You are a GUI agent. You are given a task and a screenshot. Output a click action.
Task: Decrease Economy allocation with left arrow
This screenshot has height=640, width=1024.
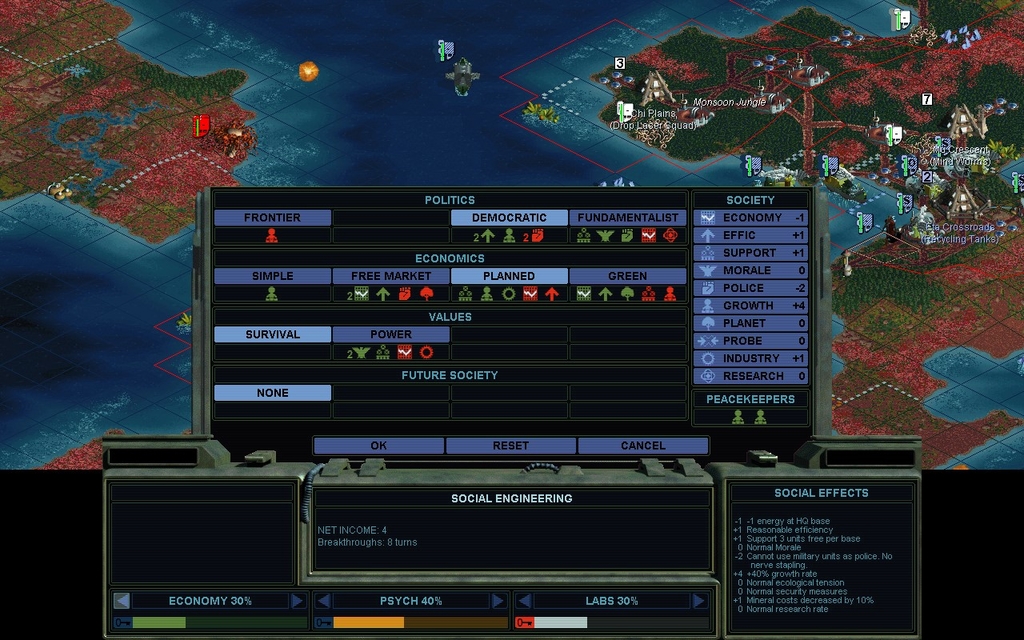point(122,601)
